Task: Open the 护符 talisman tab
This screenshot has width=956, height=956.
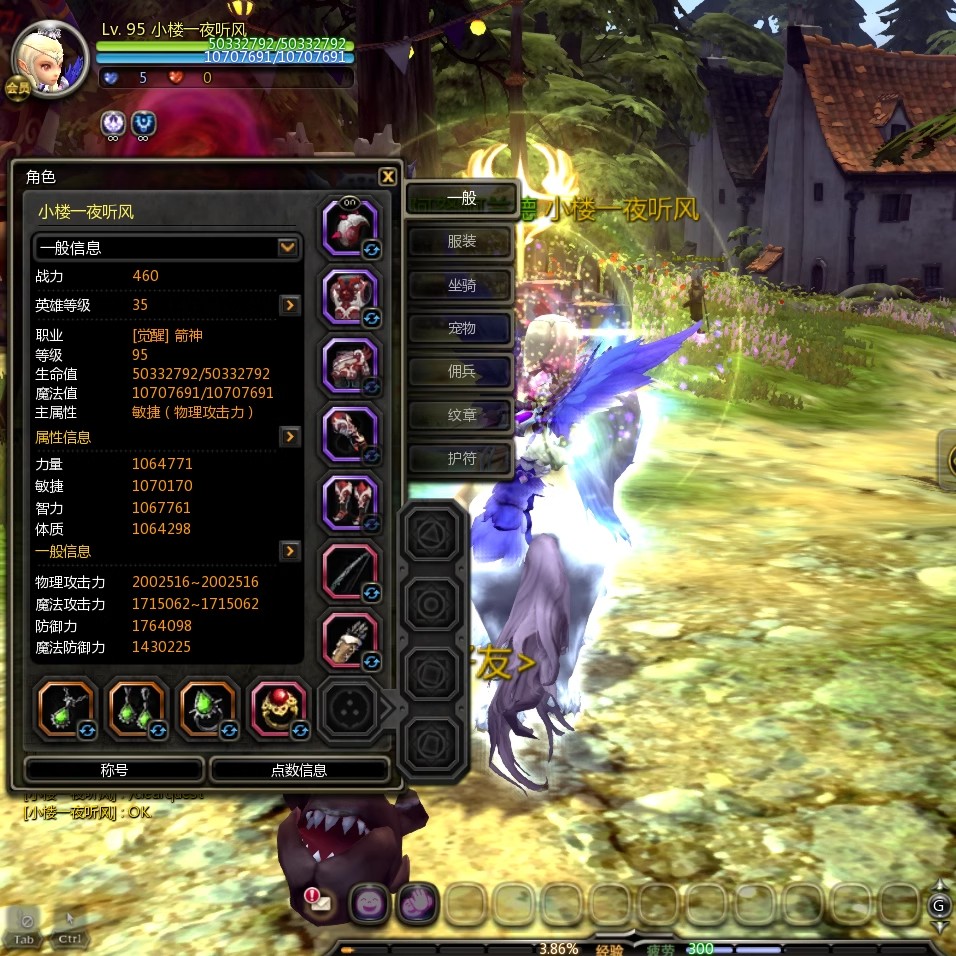Action: 461,459
